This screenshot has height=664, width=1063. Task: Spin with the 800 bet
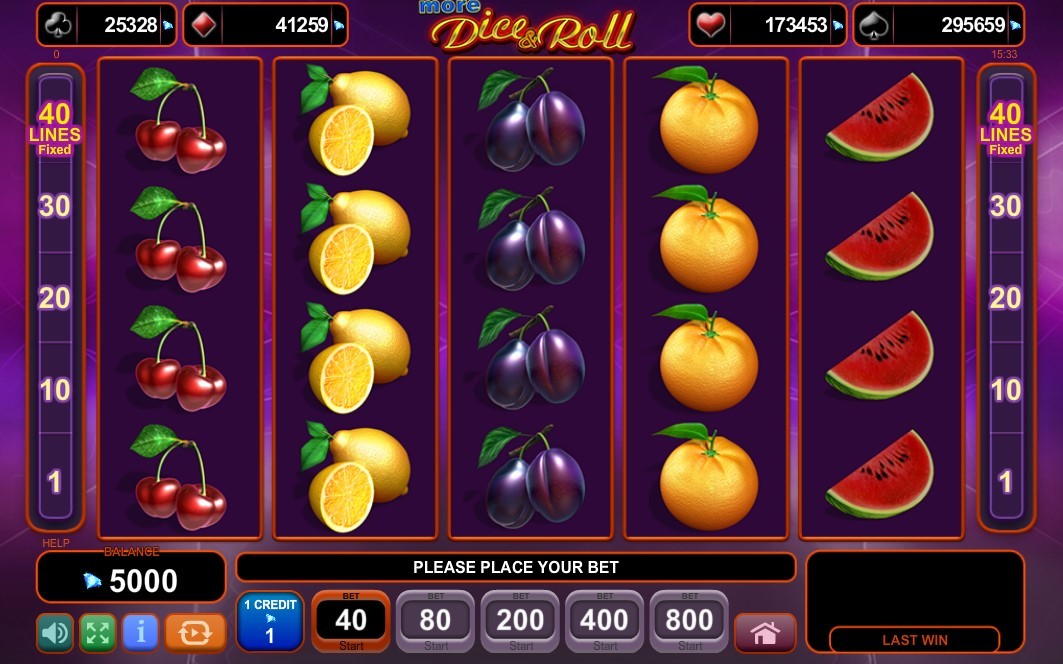(689, 622)
